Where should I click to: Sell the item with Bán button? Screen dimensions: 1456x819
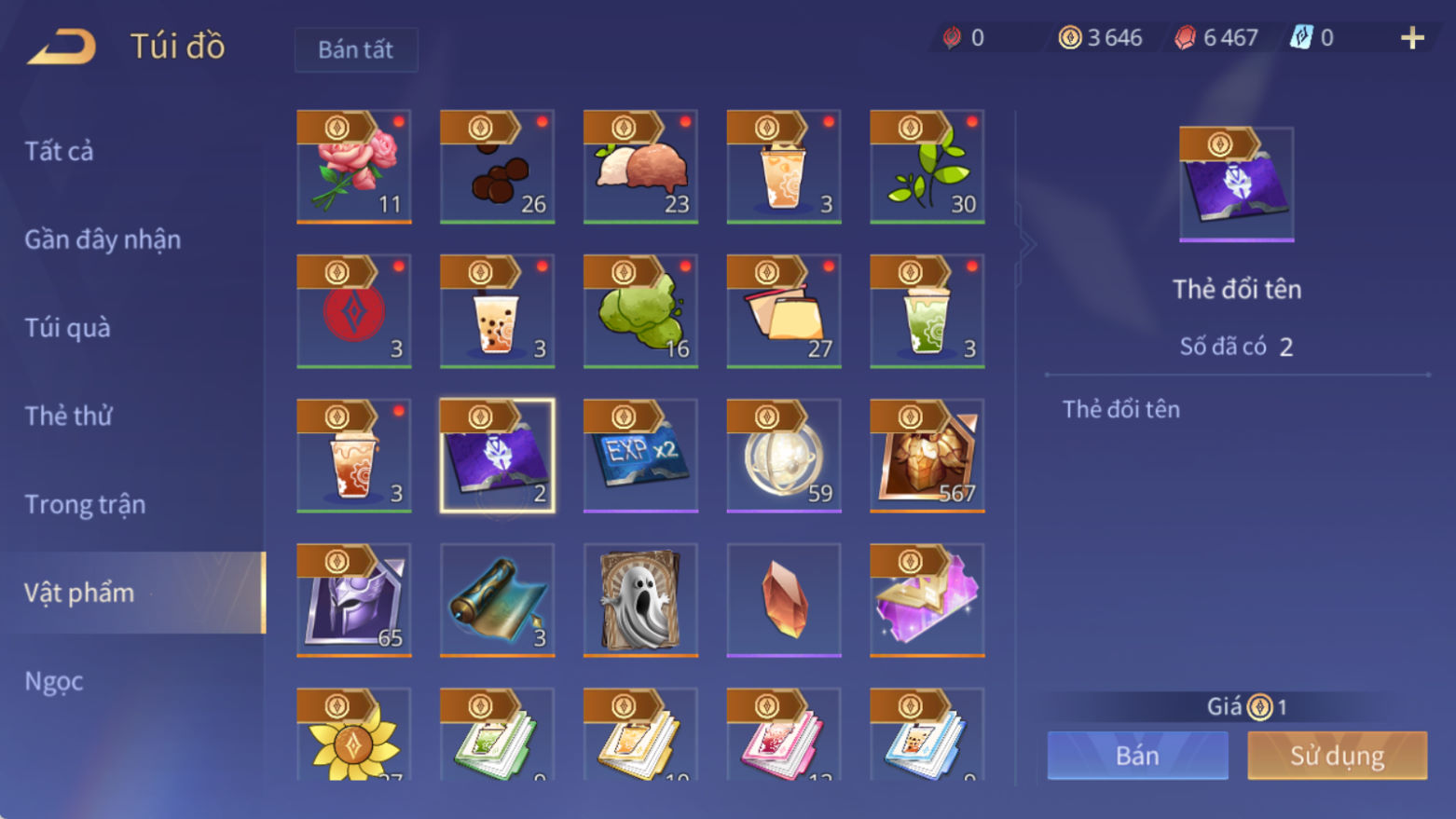1137,755
